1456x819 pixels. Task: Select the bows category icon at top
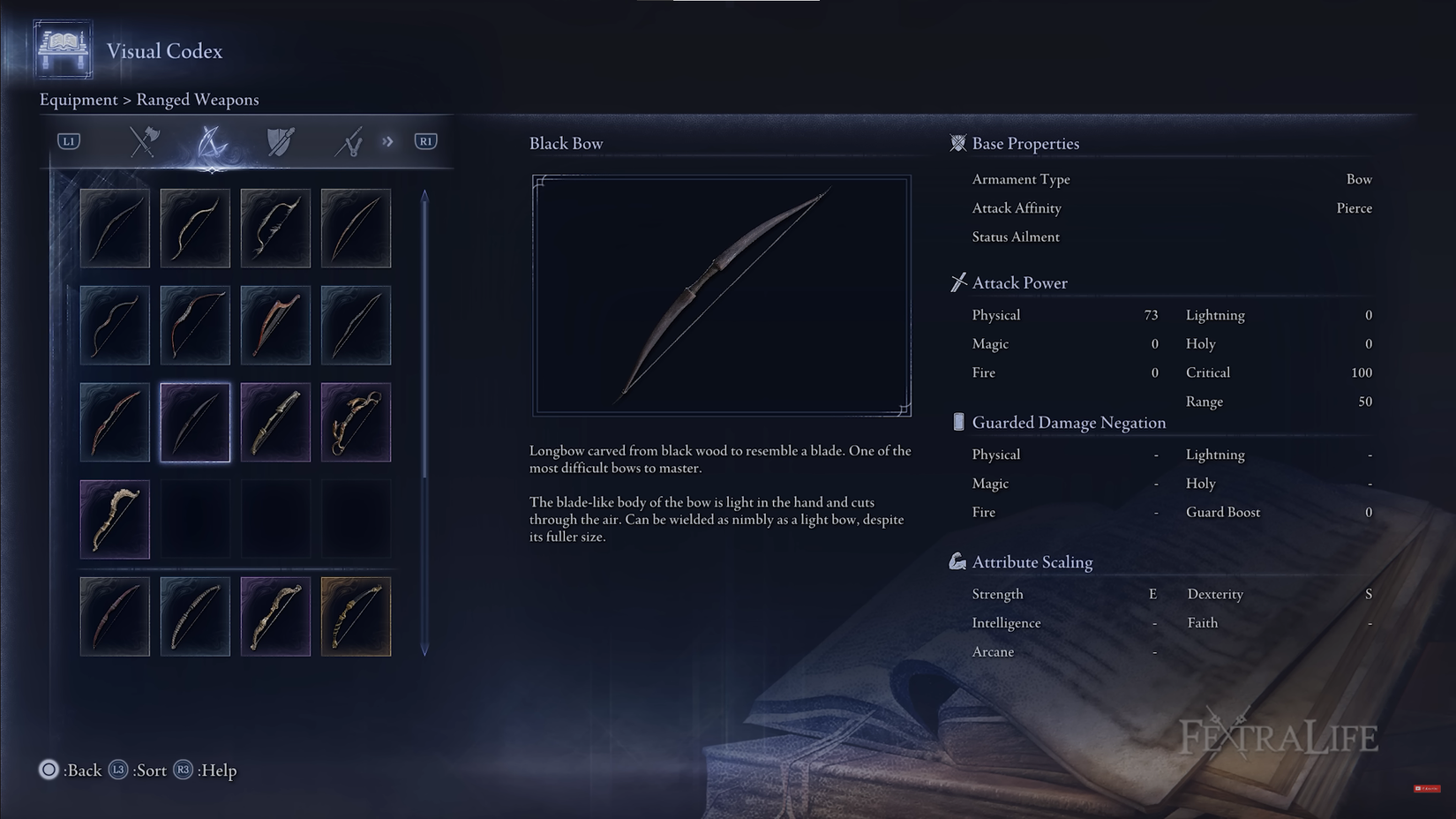212,140
